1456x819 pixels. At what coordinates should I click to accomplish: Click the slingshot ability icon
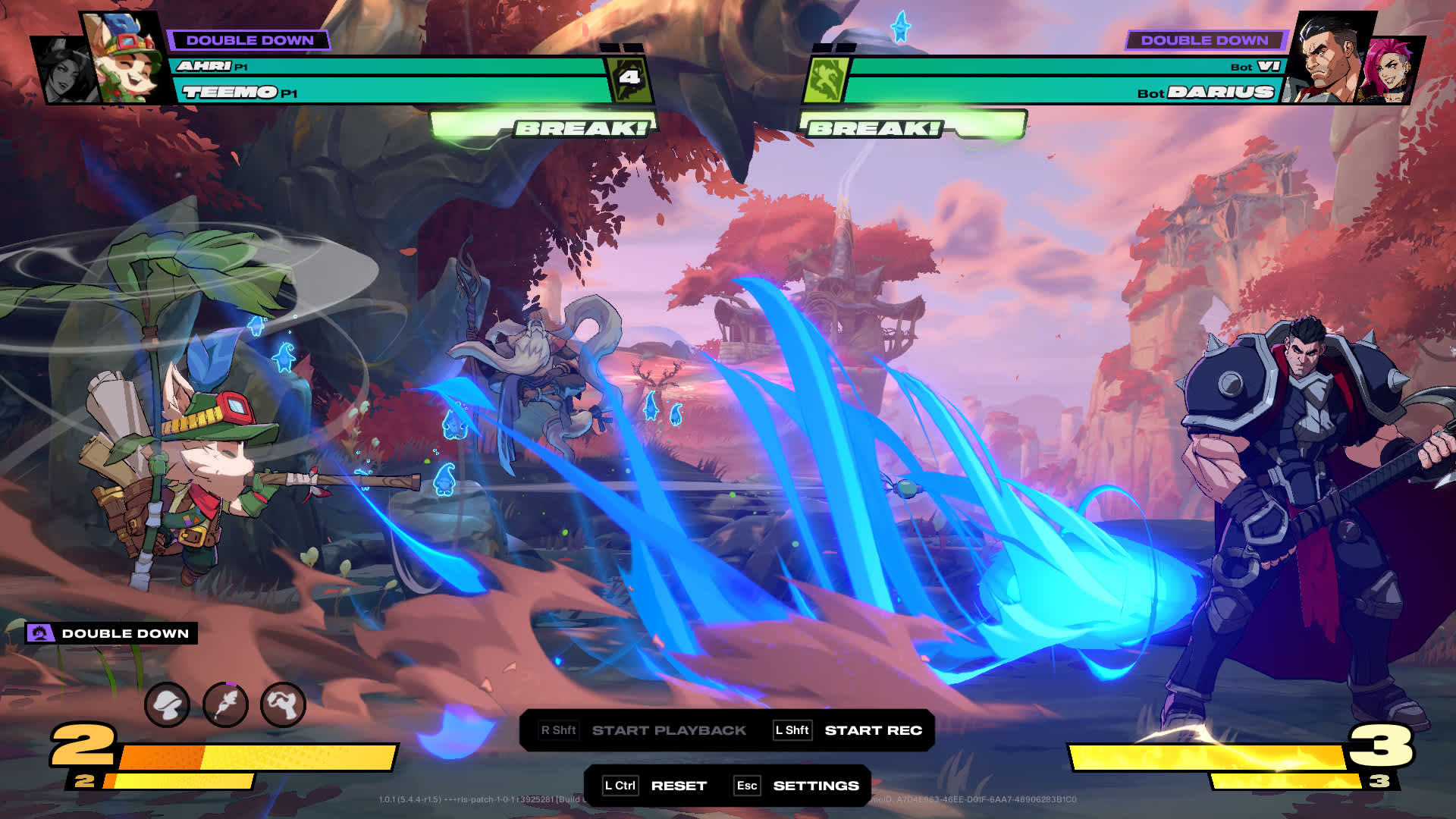[x=283, y=705]
